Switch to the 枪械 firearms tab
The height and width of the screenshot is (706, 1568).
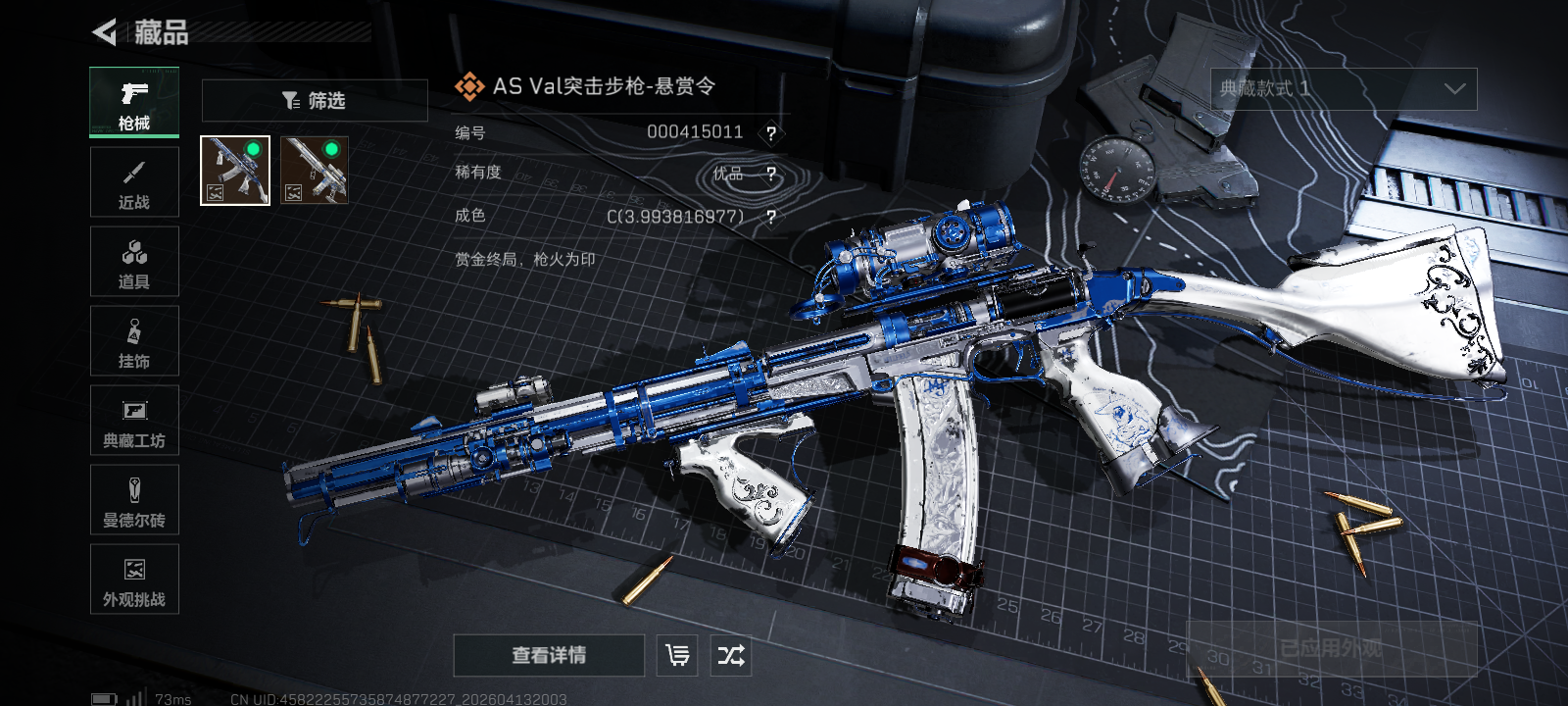[x=134, y=102]
